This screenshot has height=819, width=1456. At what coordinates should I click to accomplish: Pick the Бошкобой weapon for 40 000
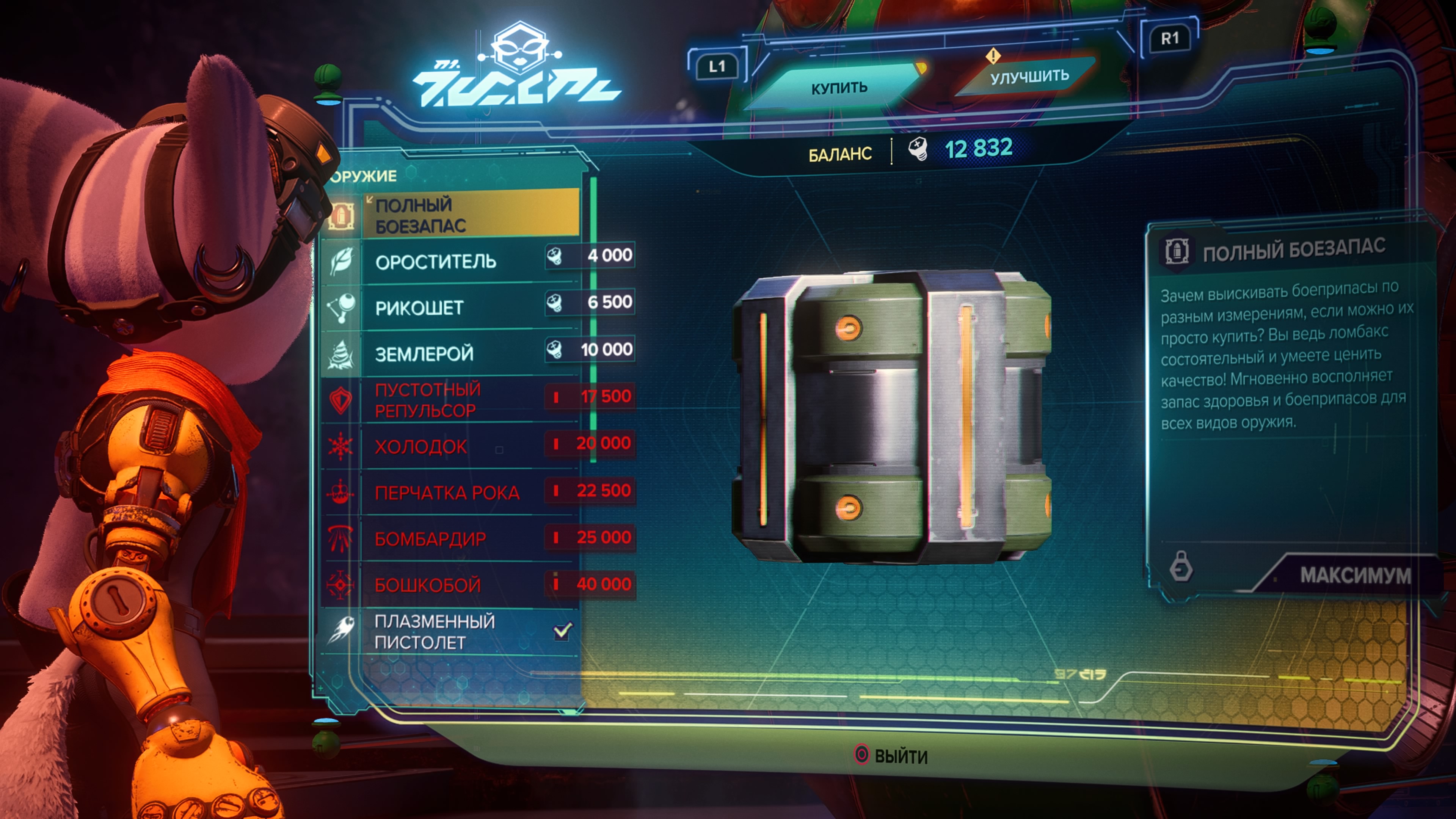tap(452, 585)
